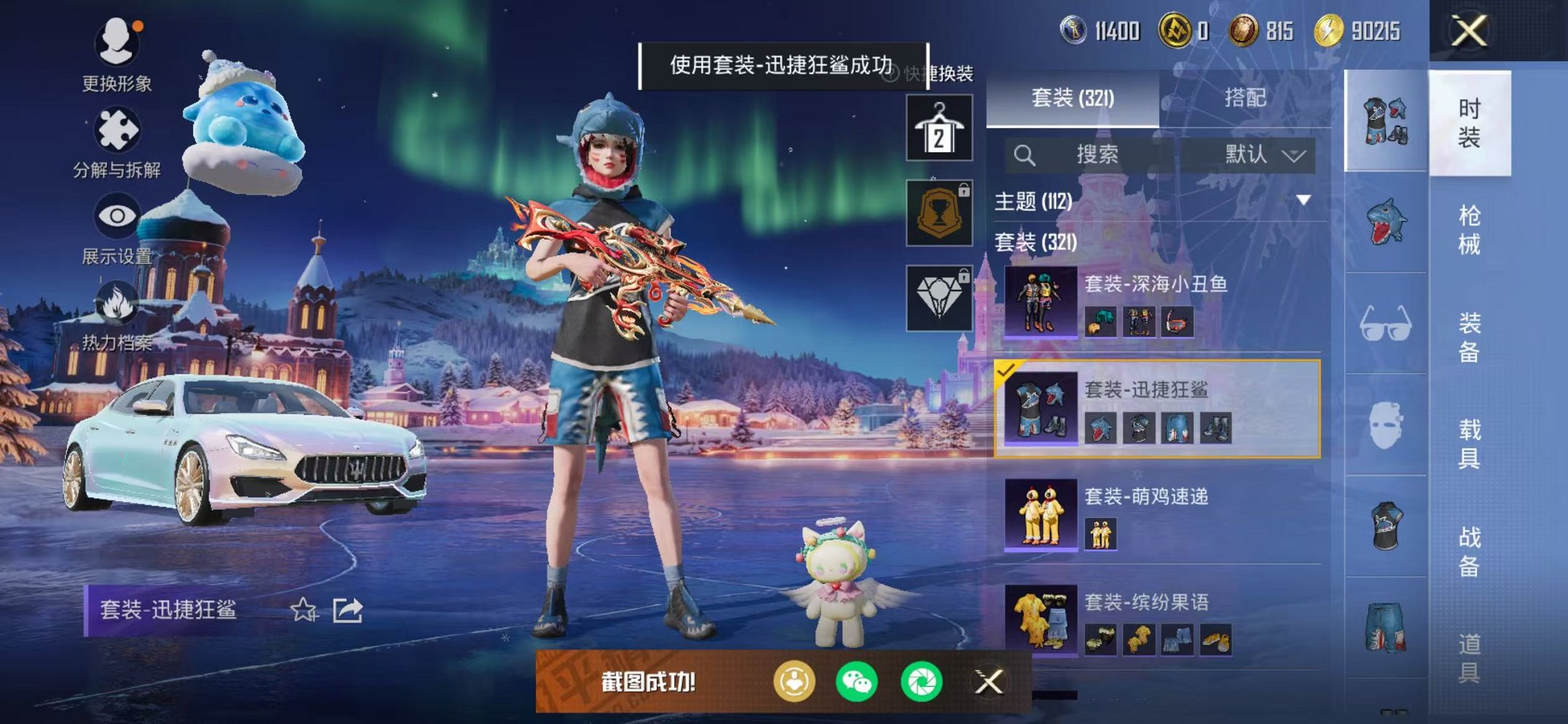Deselect the checkmark on 迅捷狂鲨 outfit
This screenshot has width=1568, height=724.
tap(1007, 374)
